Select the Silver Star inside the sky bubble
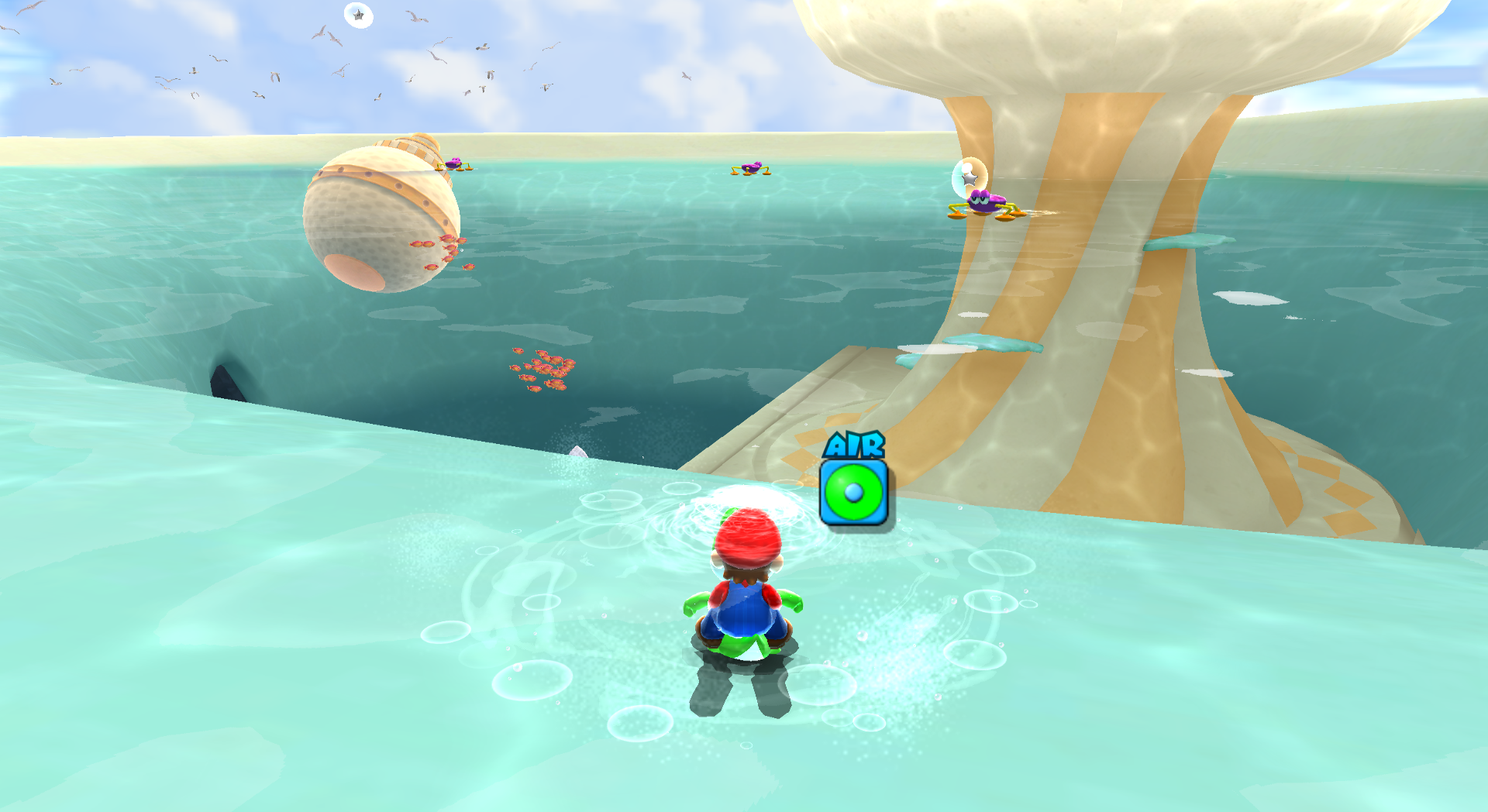Image resolution: width=1488 pixels, height=812 pixels. (356, 14)
